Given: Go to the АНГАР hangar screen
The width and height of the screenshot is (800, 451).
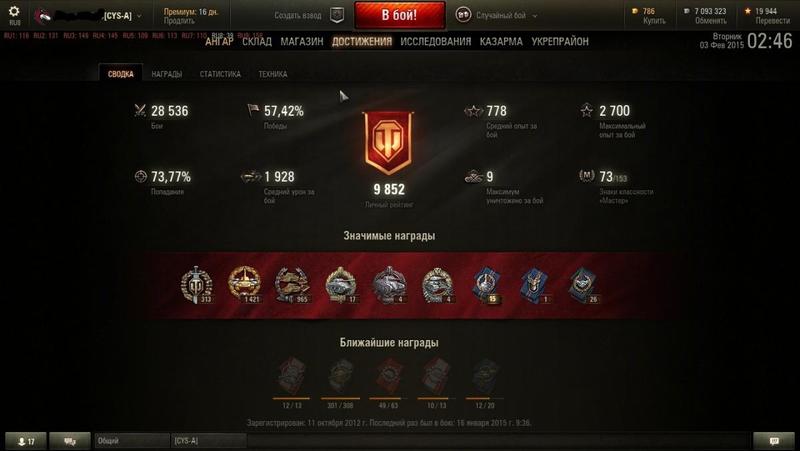Looking at the screenshot, I should 220,42.
